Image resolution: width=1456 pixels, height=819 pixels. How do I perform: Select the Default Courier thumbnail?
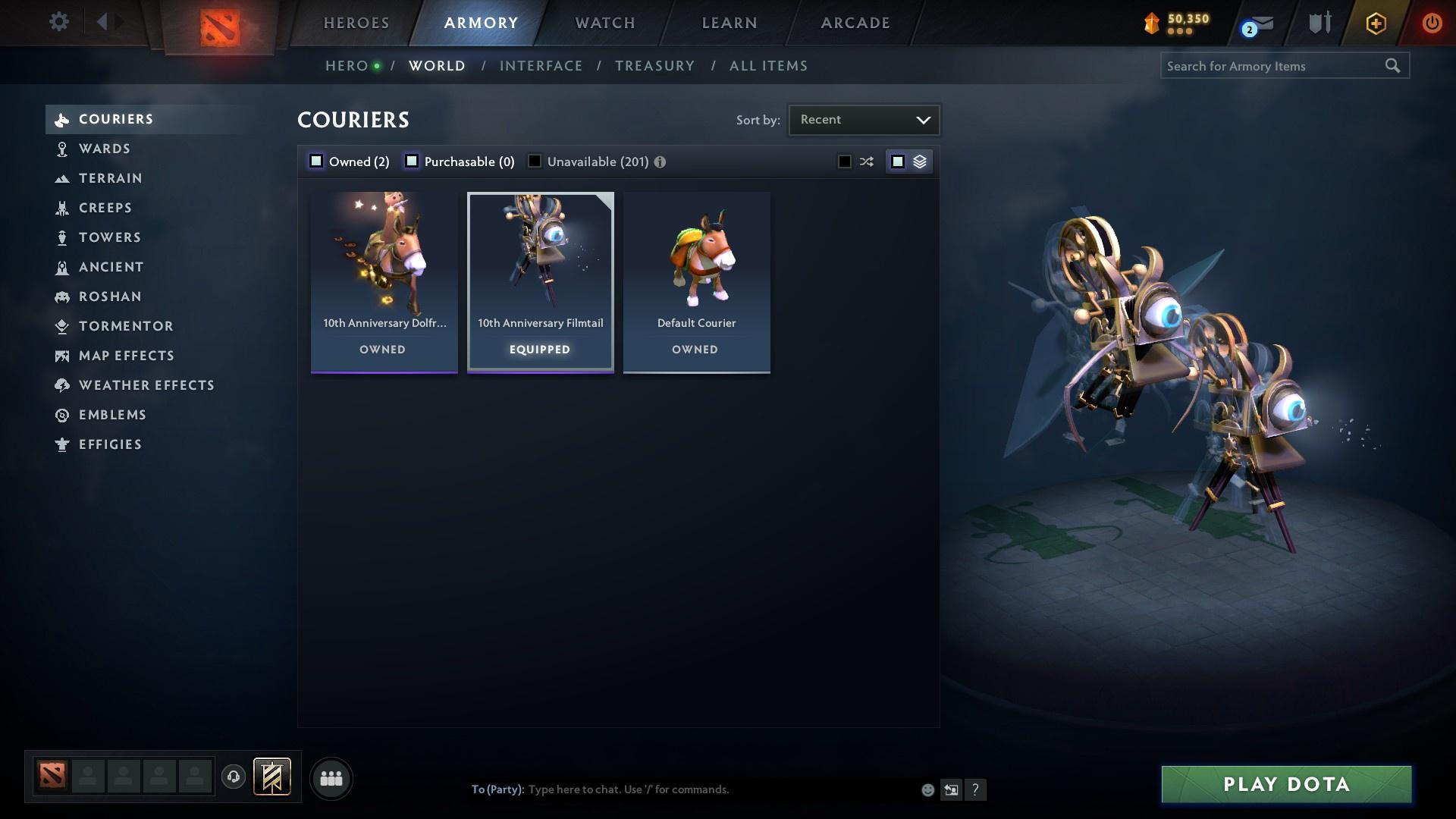click(696, 258)
